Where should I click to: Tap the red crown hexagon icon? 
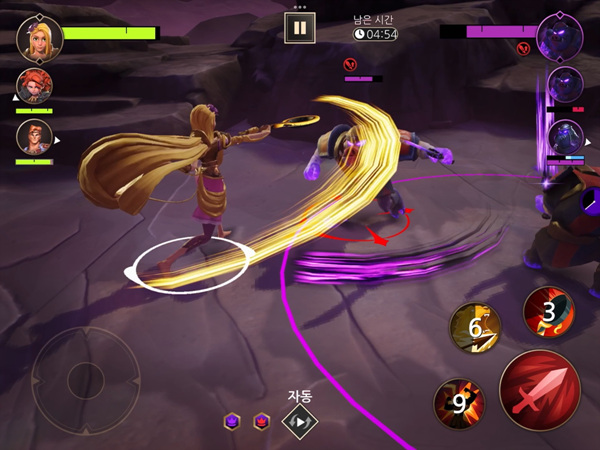coord(261,421)
